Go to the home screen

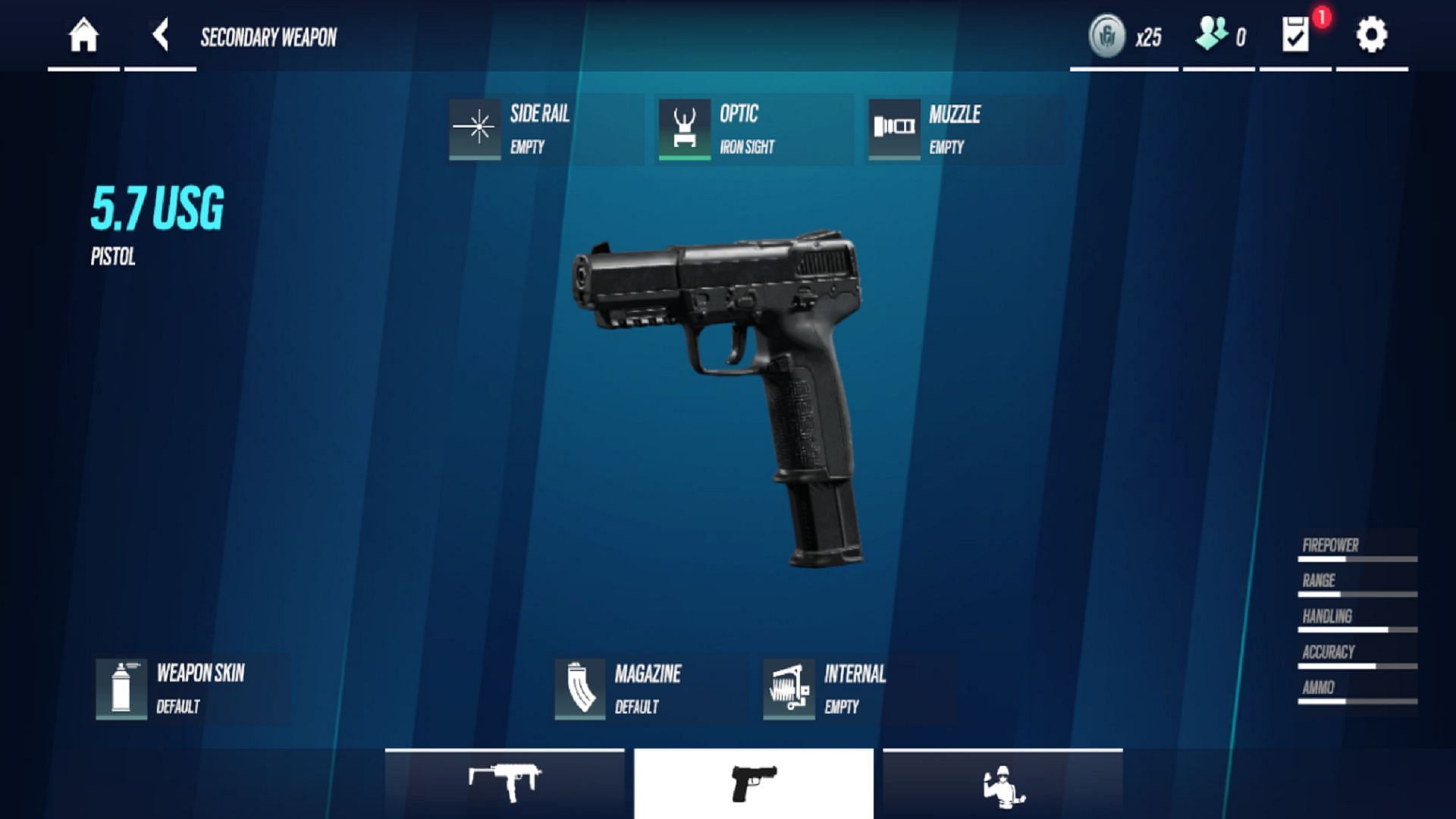coord(83,36)
